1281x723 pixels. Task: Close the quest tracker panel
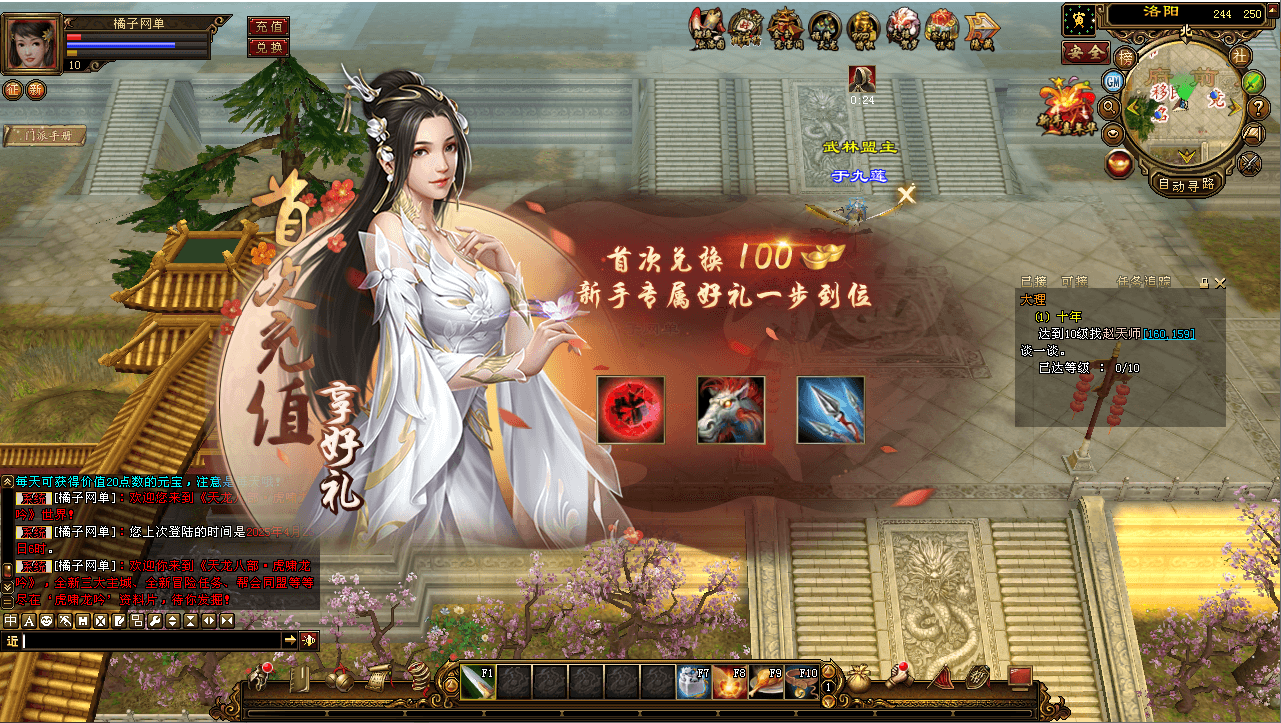click(1219, 283)
